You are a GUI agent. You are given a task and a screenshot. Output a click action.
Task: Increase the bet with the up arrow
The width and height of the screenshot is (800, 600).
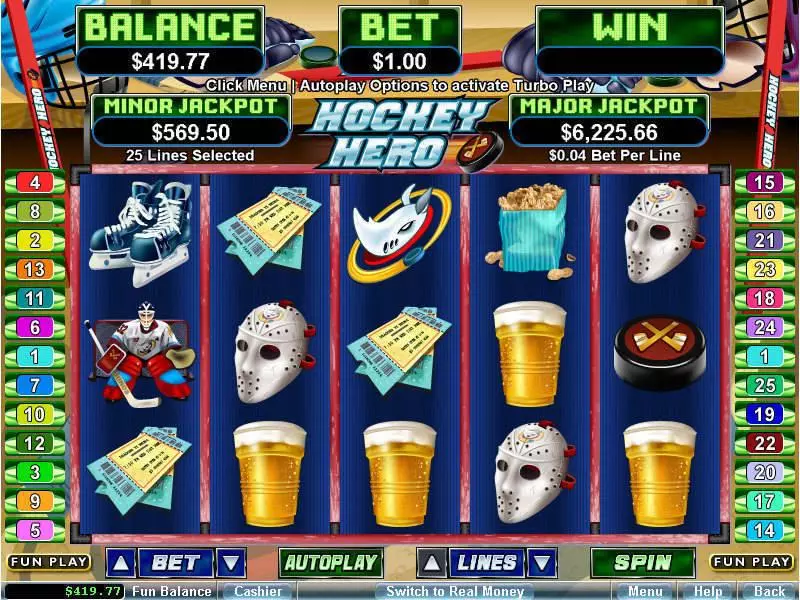[120, 563]
